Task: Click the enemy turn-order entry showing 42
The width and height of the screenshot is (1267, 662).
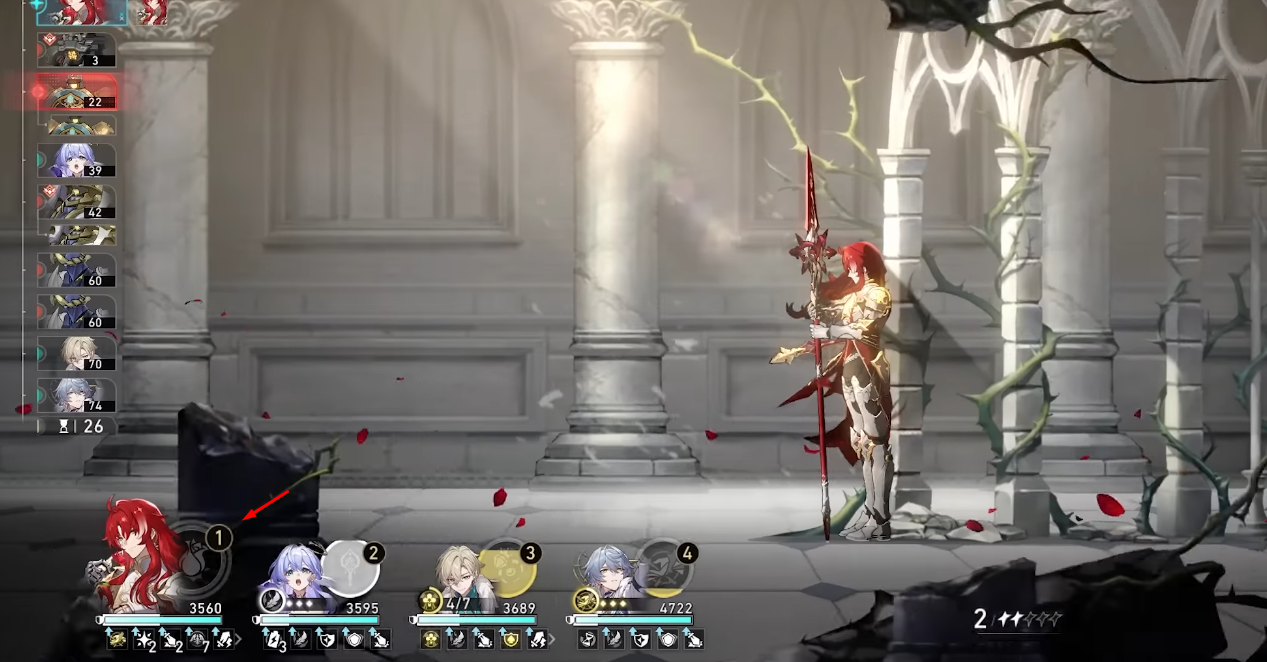Action: point(76,201)
